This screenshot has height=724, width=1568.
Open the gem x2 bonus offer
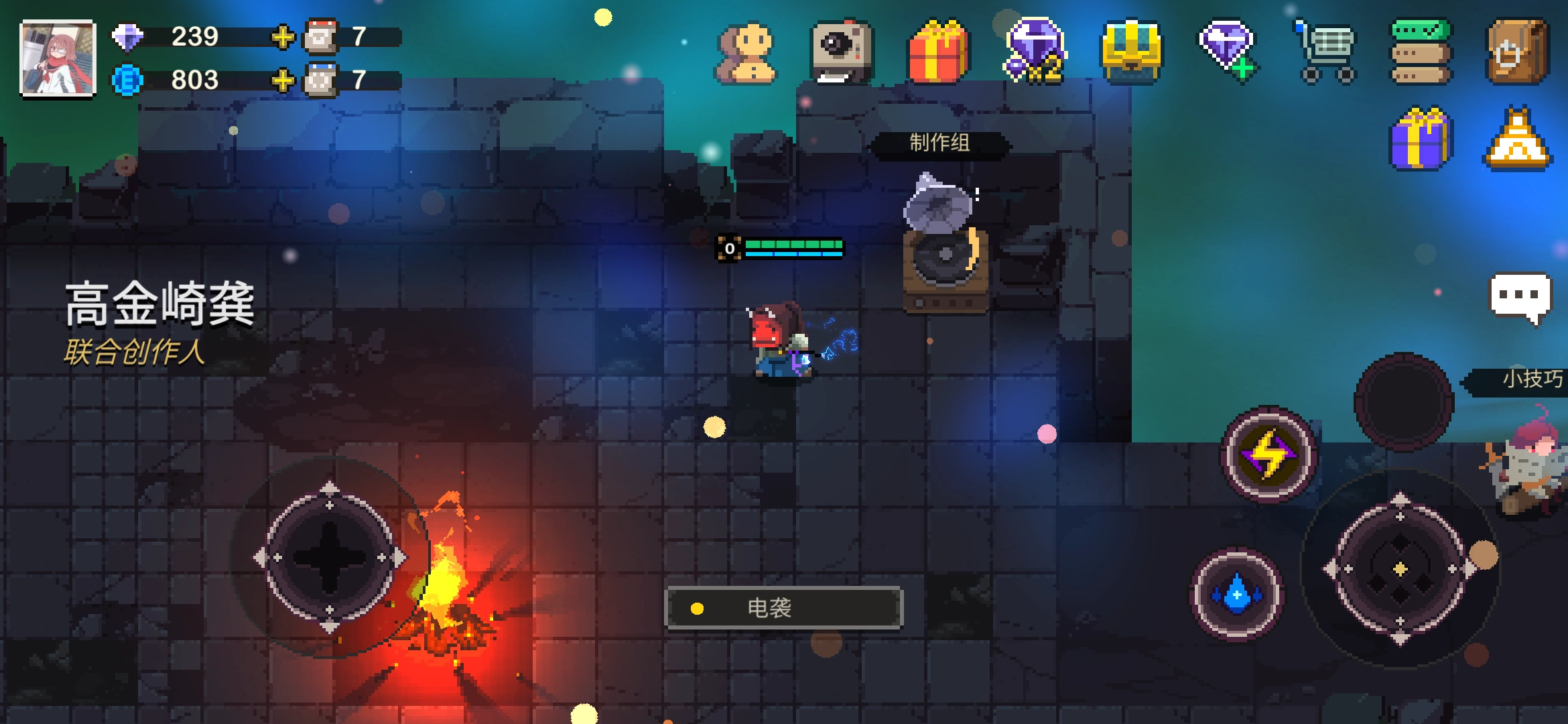(x=1035, y=51)
